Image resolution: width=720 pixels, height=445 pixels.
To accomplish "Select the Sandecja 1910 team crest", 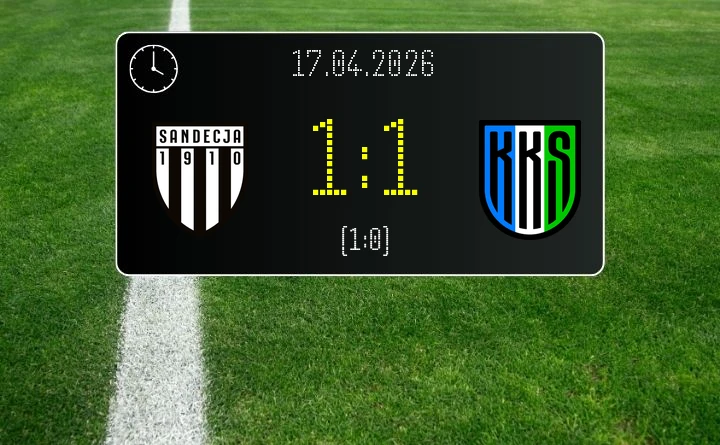I will click(200, 177).
